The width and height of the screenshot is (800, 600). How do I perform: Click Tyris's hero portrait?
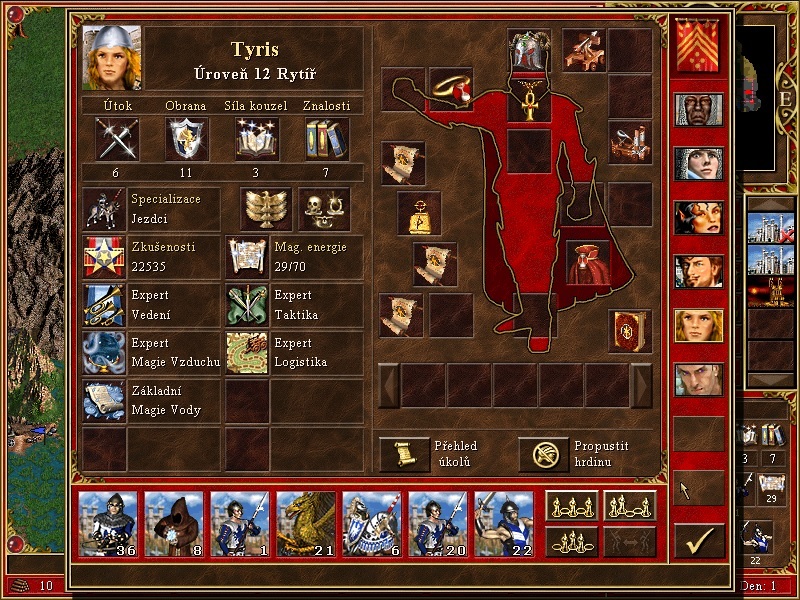(x=111, y=58)
